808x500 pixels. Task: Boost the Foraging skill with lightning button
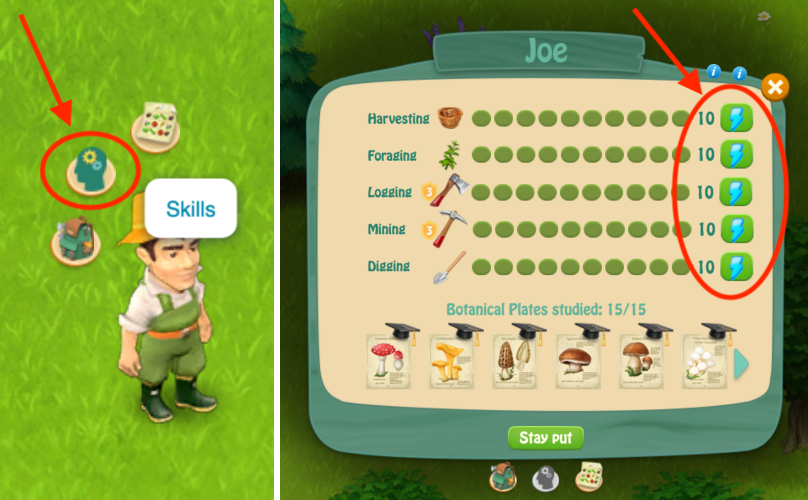tap(736, 155)
